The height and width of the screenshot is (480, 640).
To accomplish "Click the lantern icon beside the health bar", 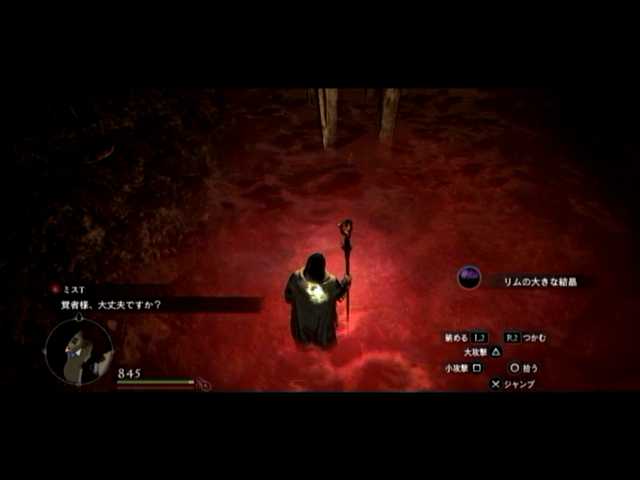I will pos(205,384).
